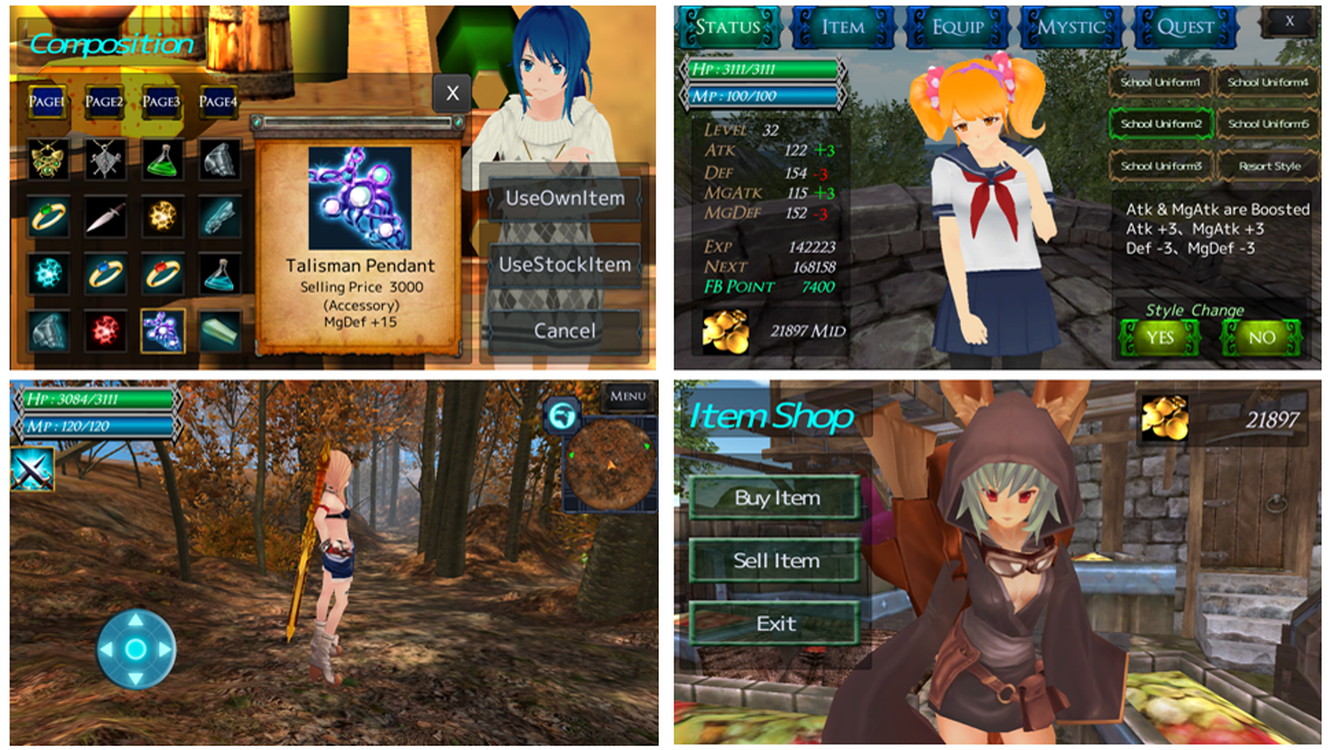Choose Buy Item in the Item Shop

point(776,498)
